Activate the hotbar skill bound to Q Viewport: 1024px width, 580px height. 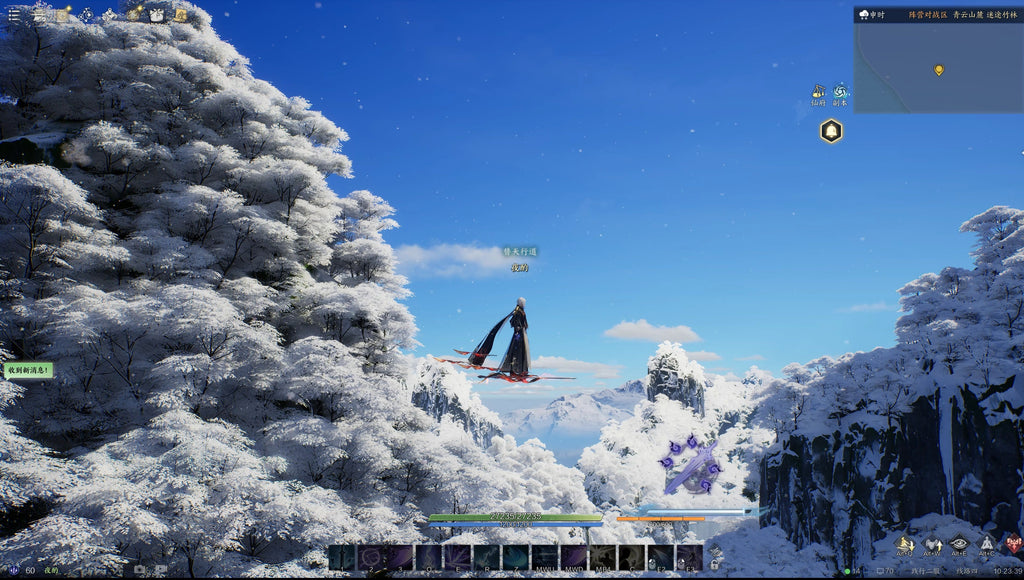click(429, 557)
